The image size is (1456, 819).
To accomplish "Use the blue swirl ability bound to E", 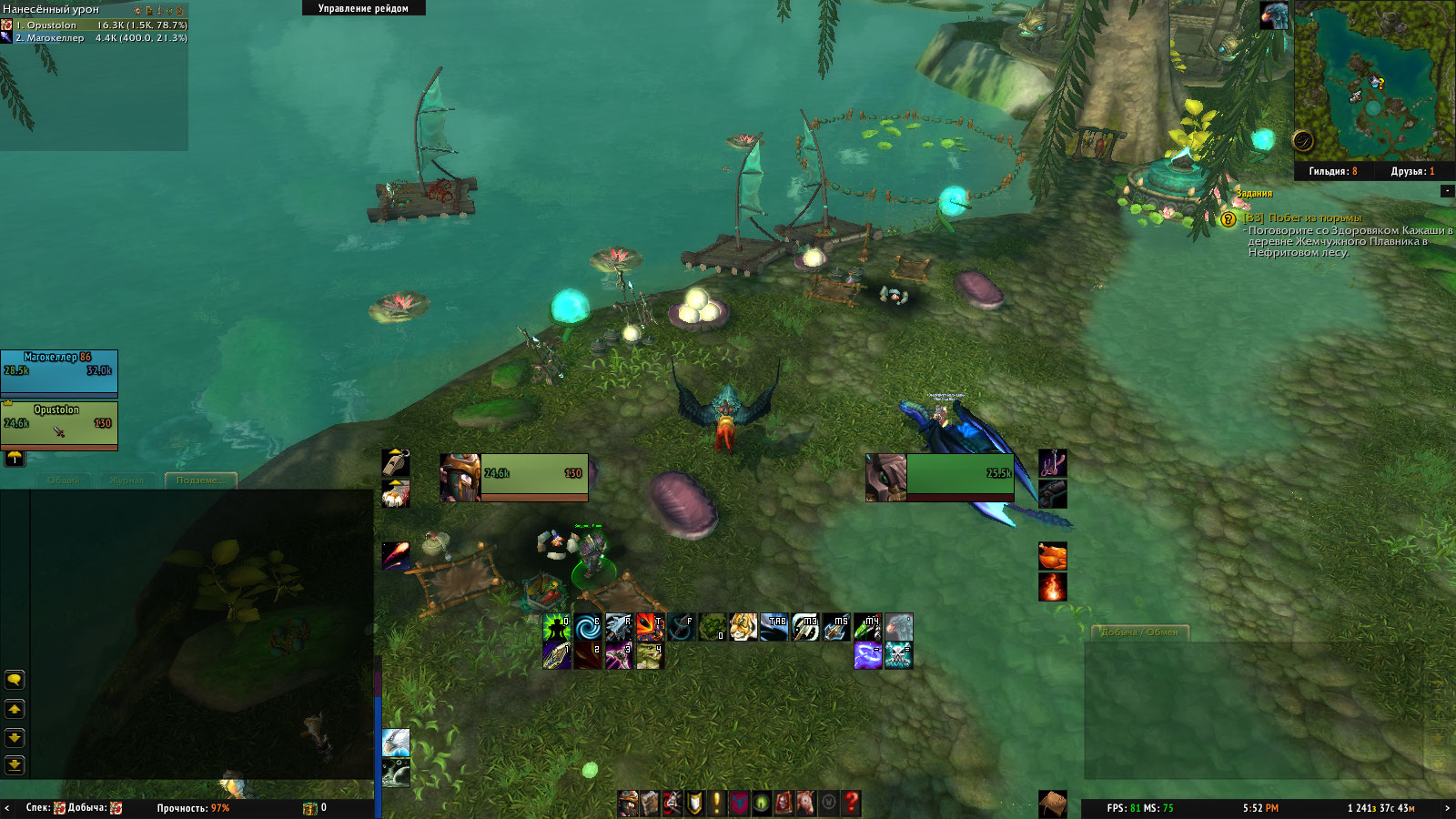I will (587, 627).
